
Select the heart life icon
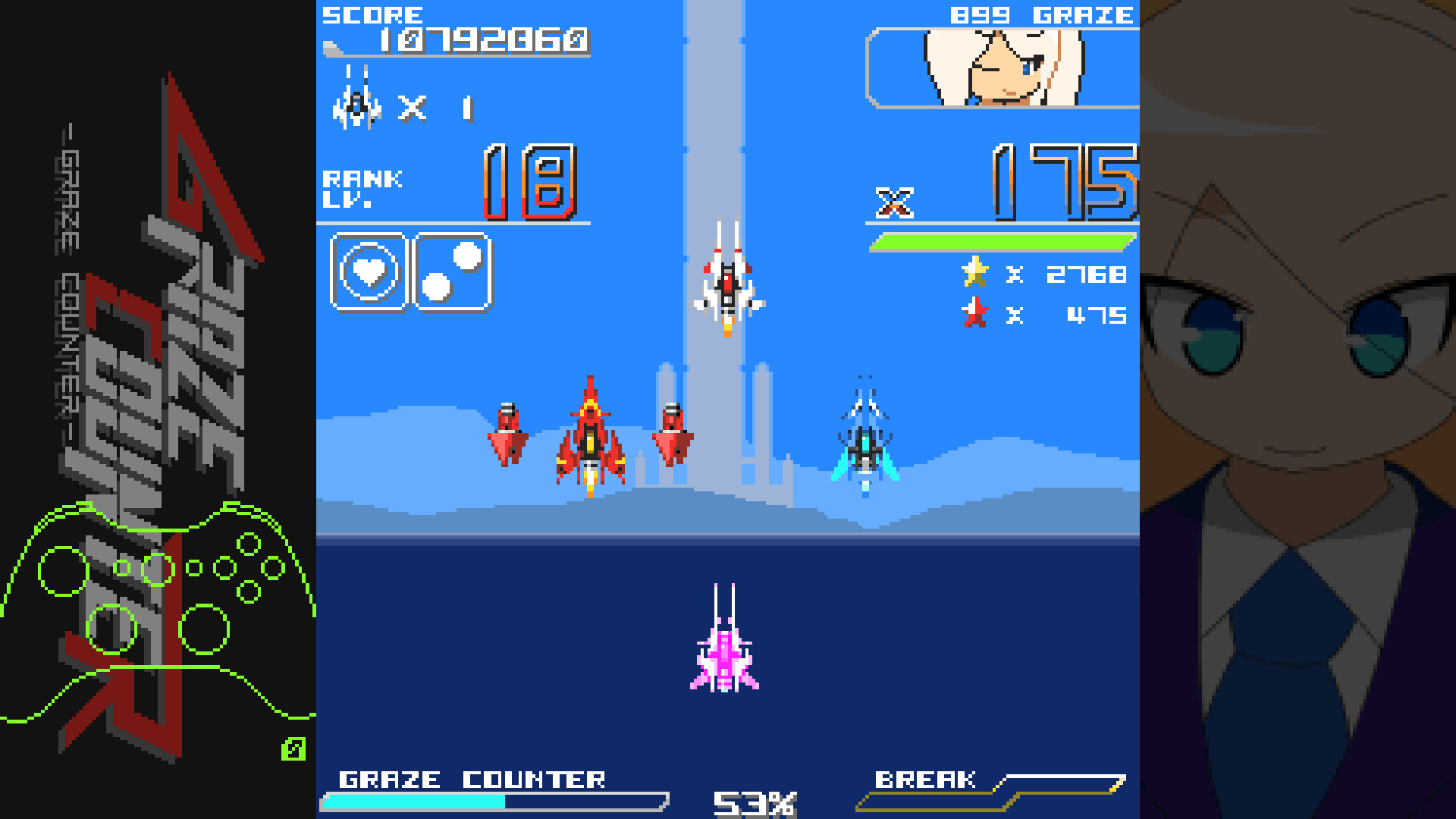pos(369,271)
